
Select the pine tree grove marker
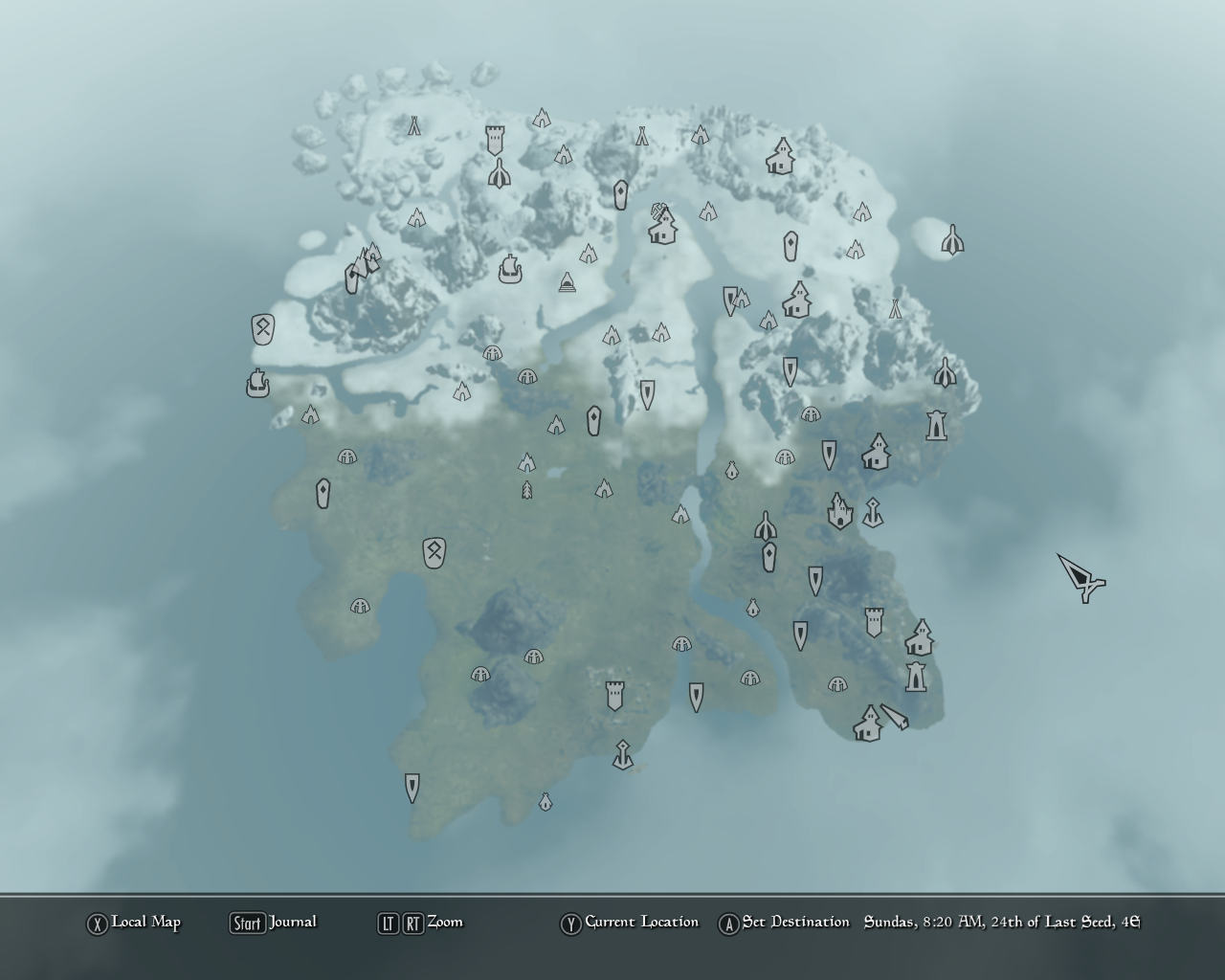coord(526,490)
